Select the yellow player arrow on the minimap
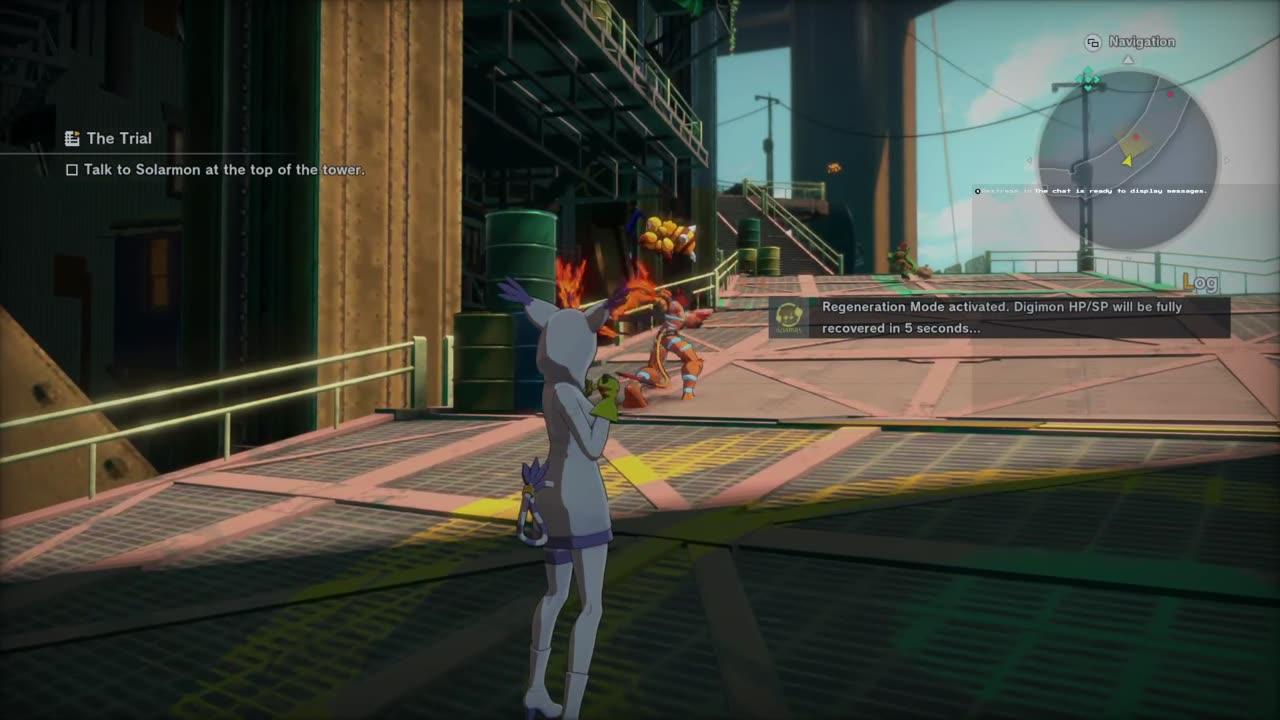Screen dimensions: 1280x720 tap(1127, 161)
